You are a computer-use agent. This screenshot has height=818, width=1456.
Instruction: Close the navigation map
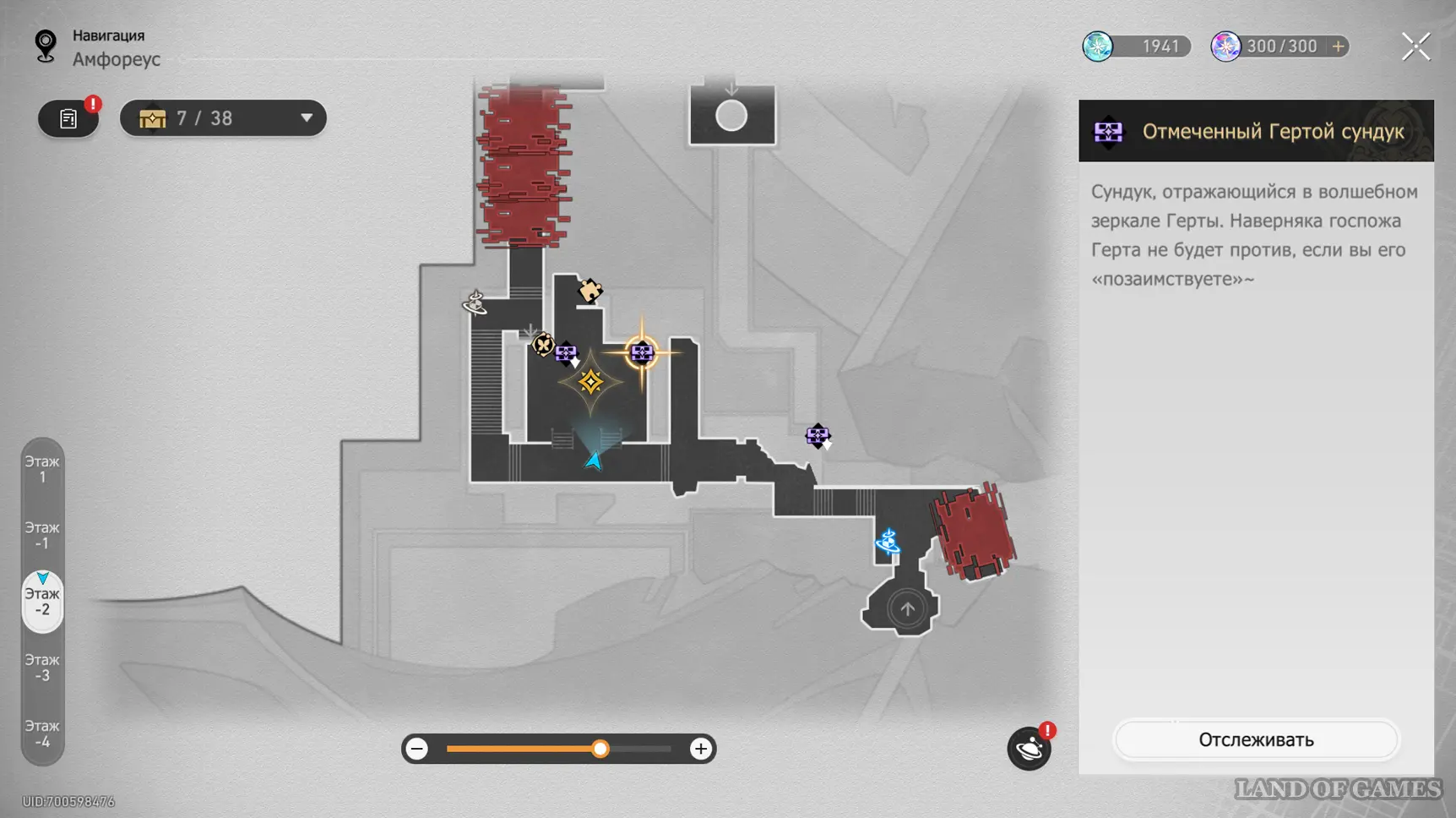tap(1415, 46)
